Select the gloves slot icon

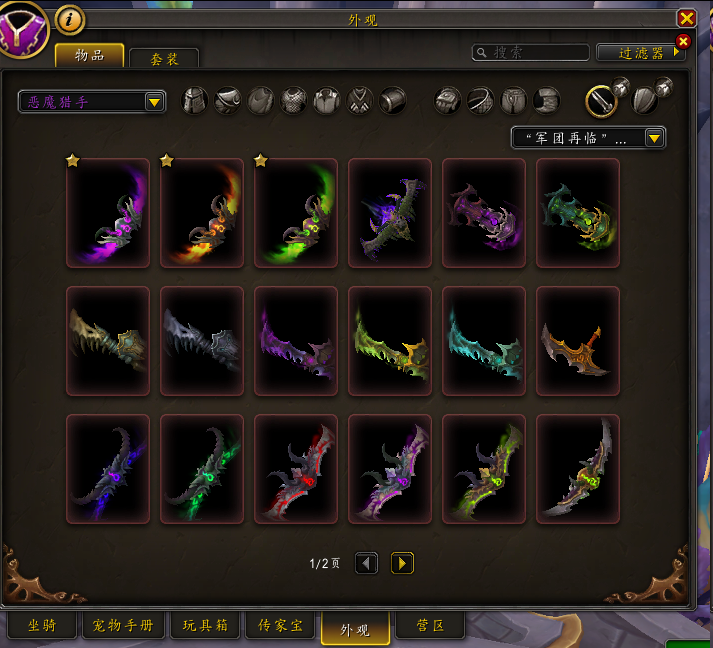coord(448,100)
